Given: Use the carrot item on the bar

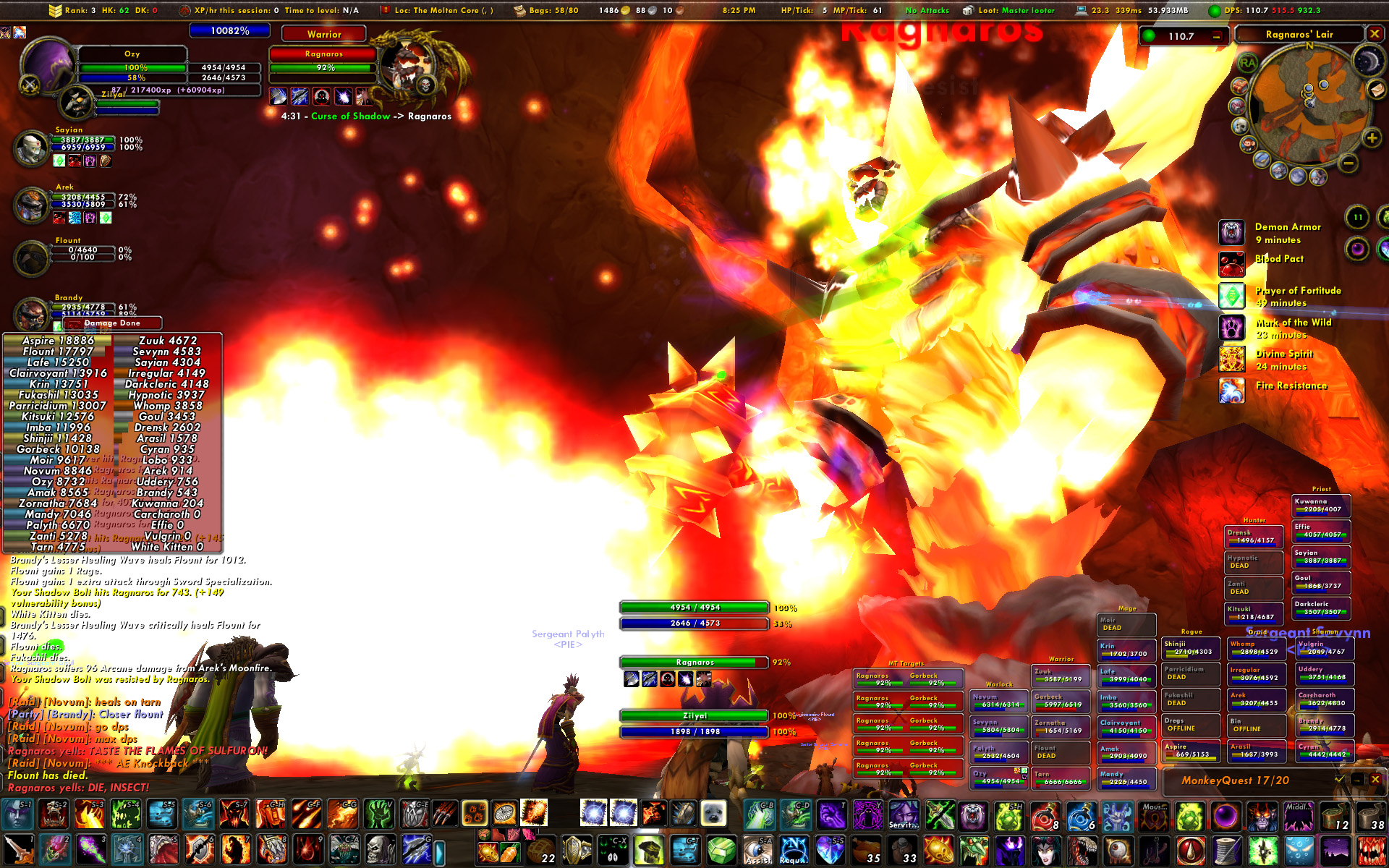Looking at the screenshot, I should [509, 853].
